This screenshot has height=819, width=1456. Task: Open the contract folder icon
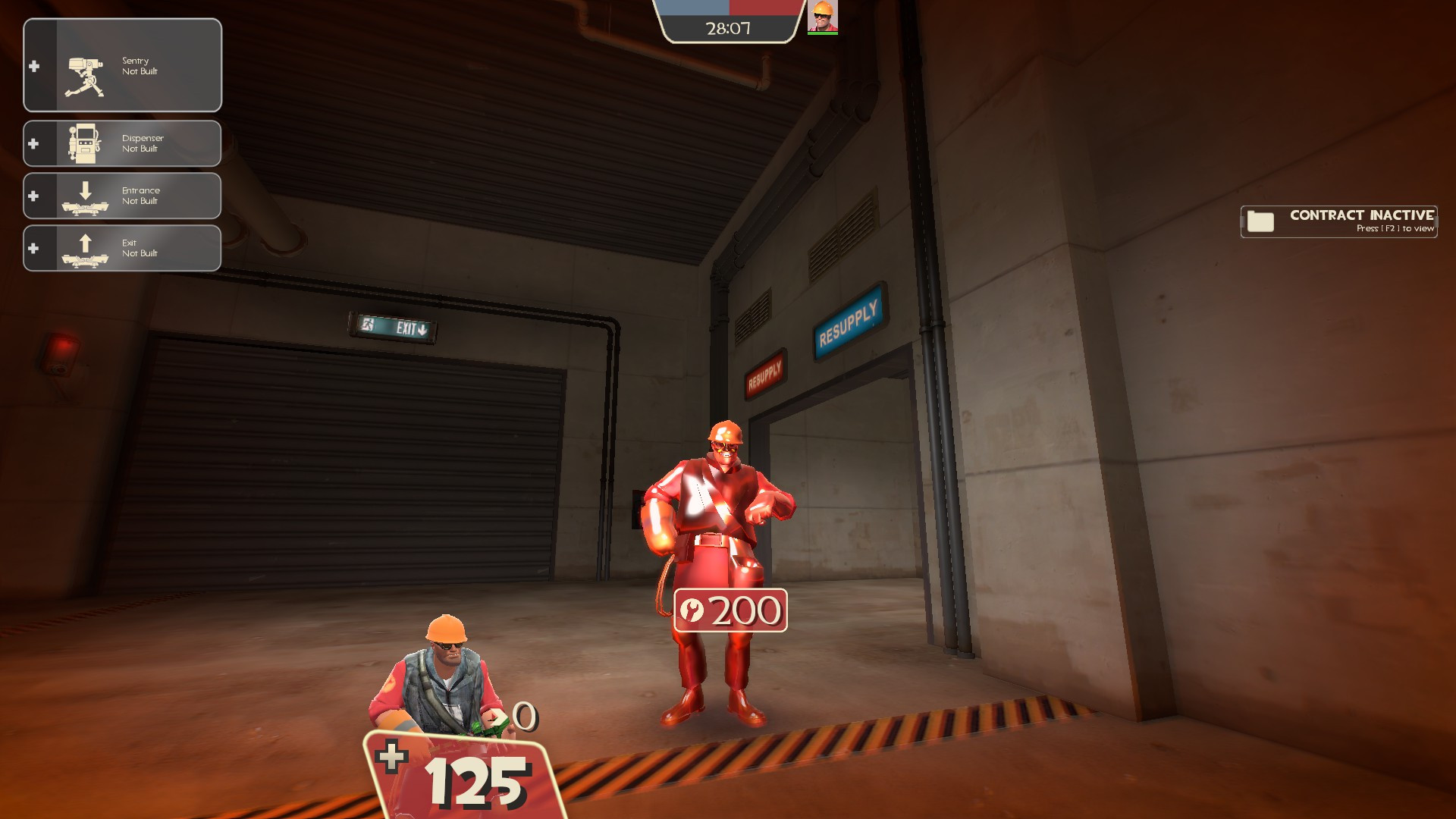click(x=1260, y=222)
